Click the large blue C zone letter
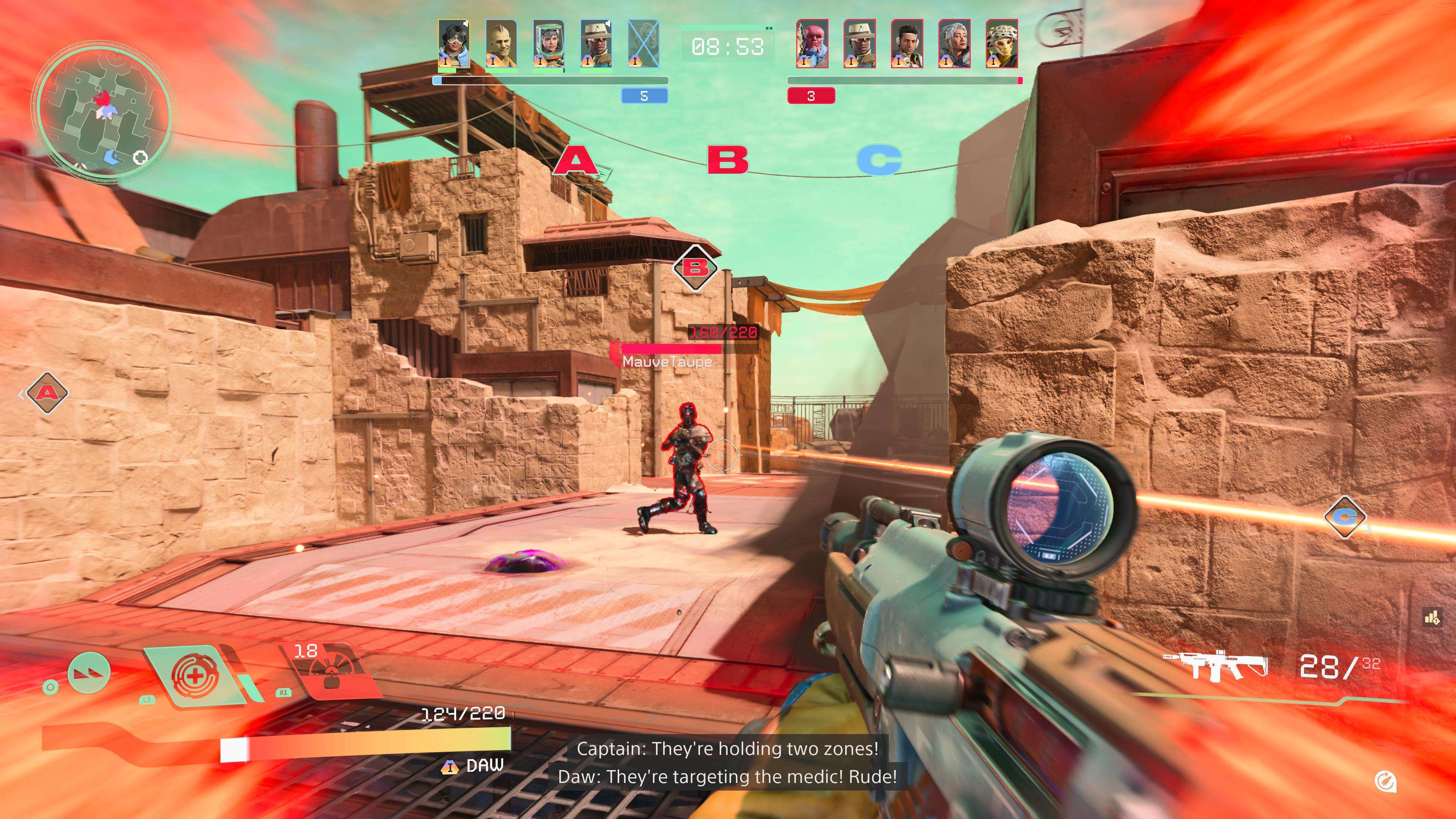The height and width of the screenshot is (819, 1456). [879, 160]
